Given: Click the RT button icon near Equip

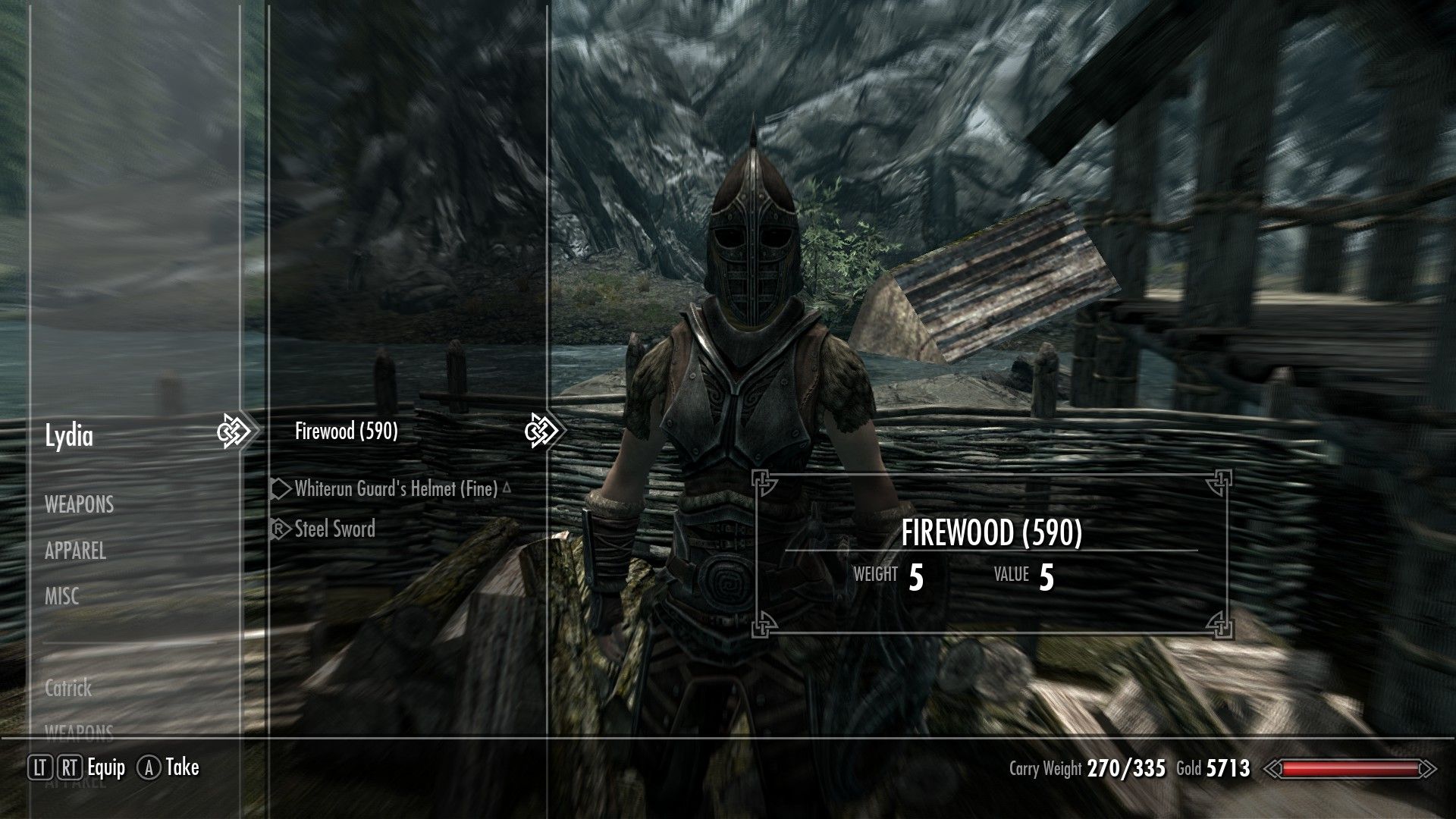Looking at the screenshot, I should coord(69,767).
